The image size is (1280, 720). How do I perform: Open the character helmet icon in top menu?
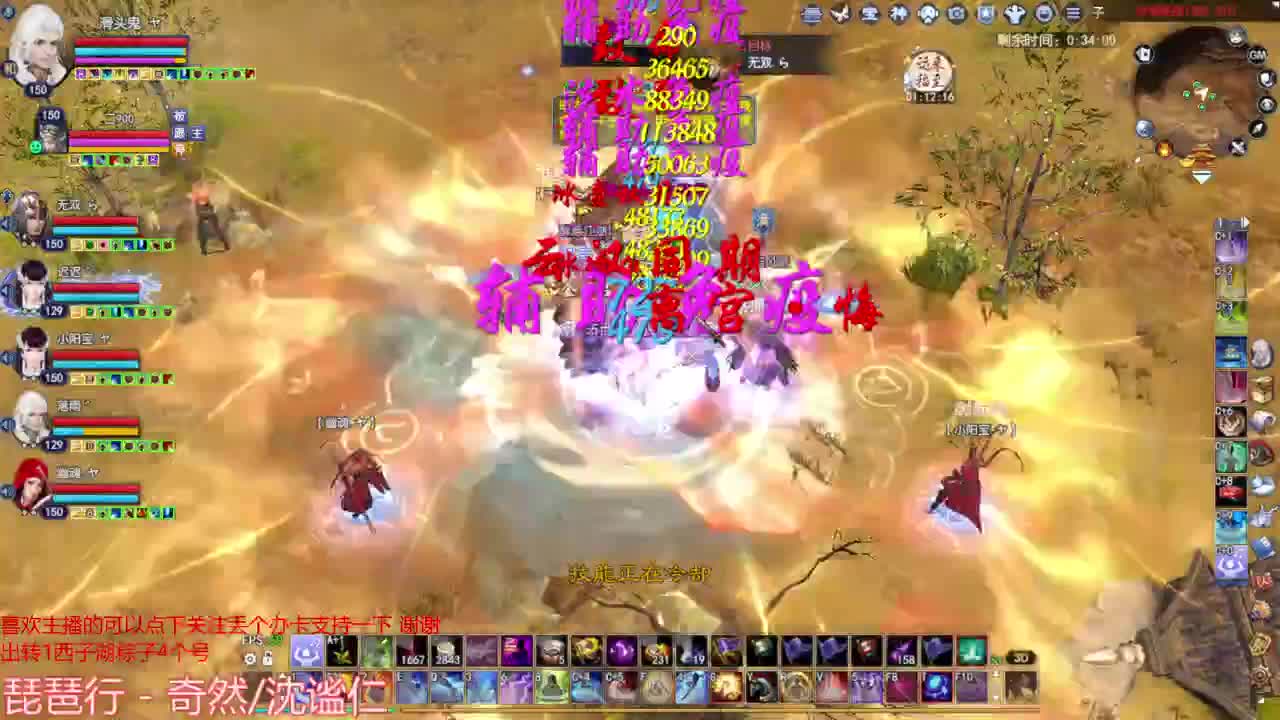[x=926, y=14]
